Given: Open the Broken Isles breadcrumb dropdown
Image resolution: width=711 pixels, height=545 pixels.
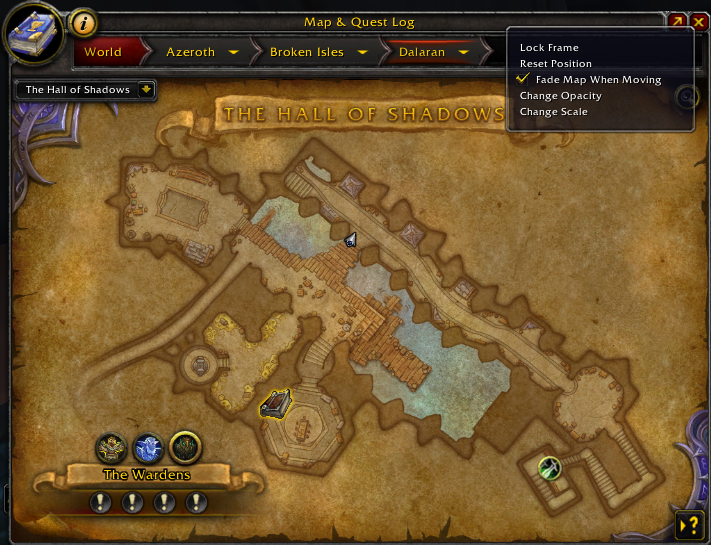Looking at the screenshot, I should (x=361, y=52).
